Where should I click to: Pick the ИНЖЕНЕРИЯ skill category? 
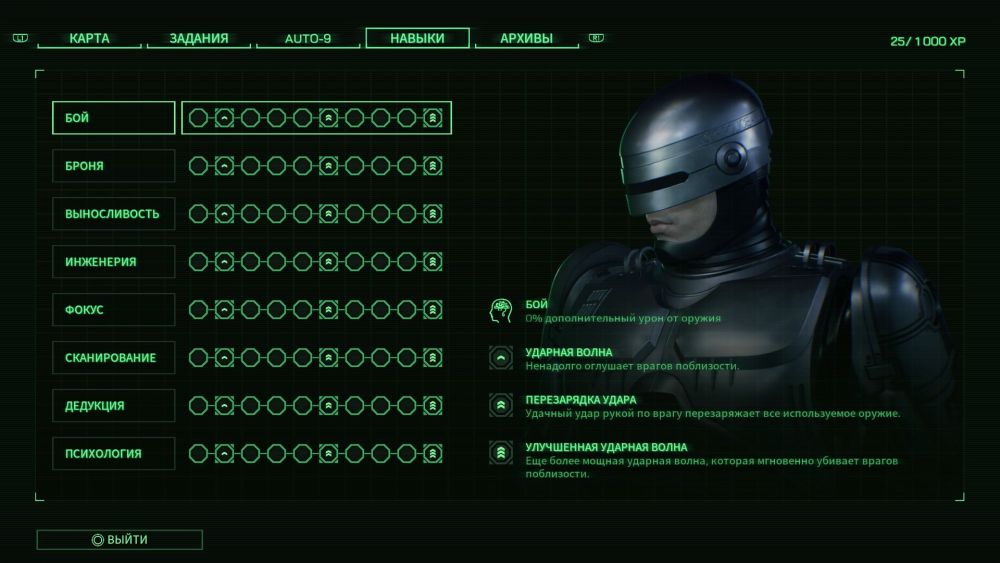tap(113, 262)
